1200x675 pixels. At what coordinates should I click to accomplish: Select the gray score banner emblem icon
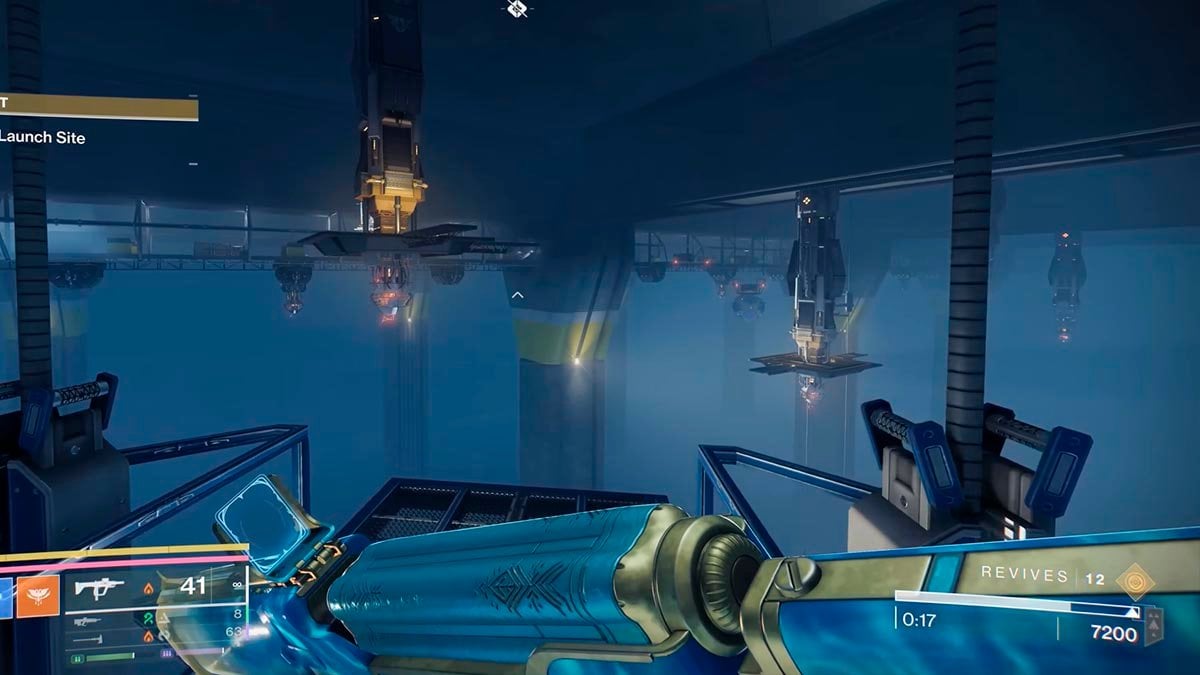tap(1154, 625)
